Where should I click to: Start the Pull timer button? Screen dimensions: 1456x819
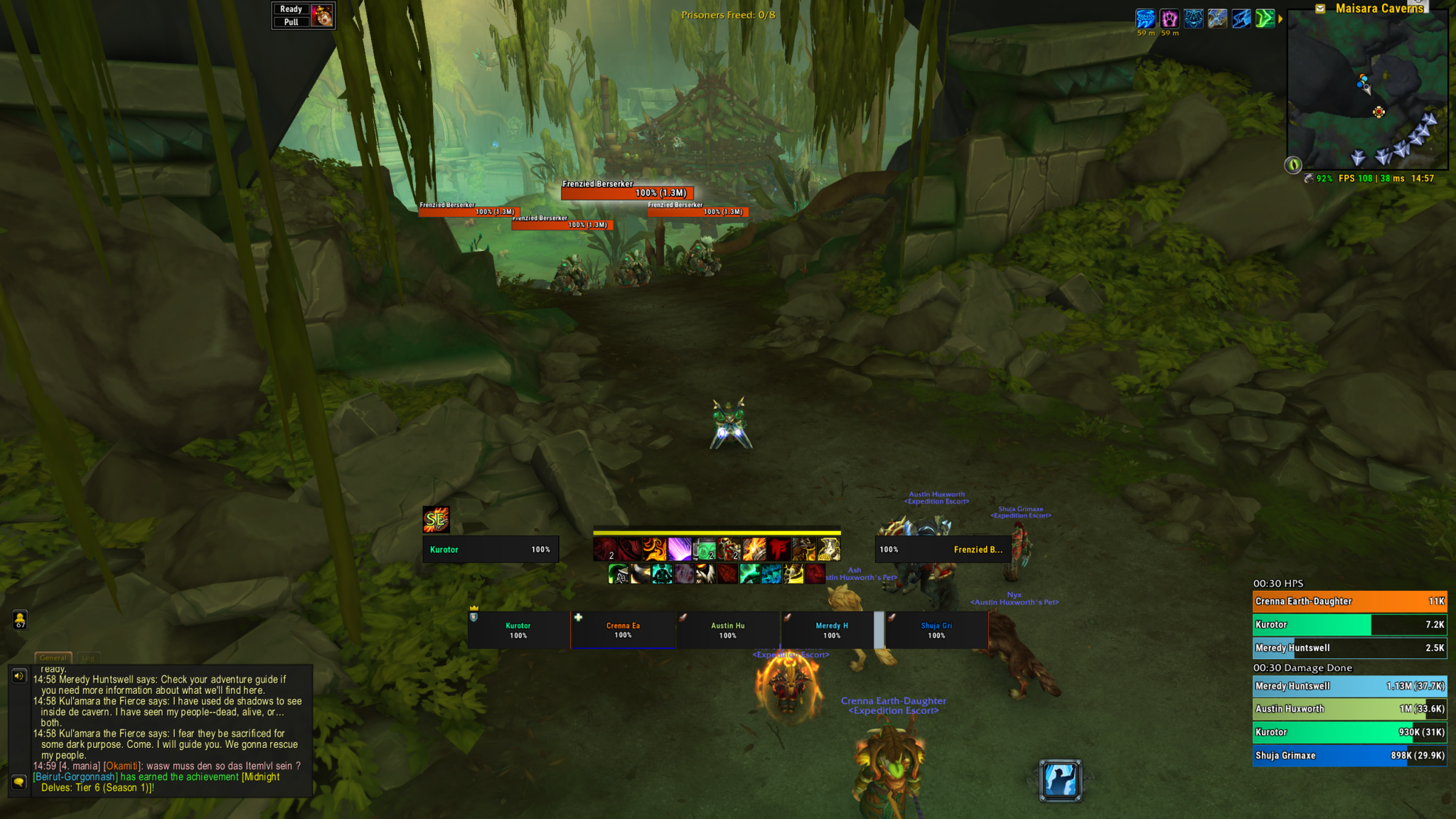[291, 22]
